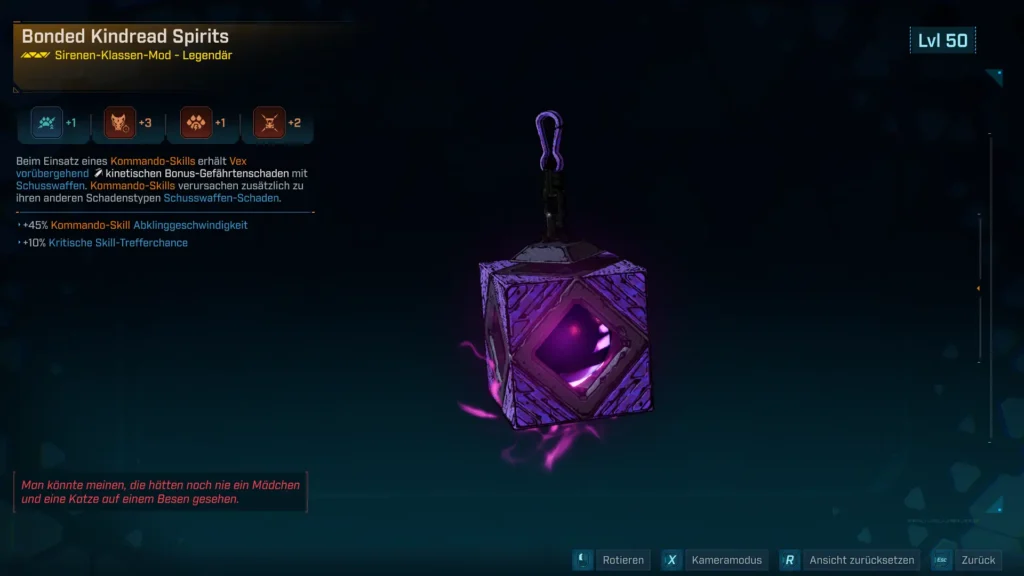This screenshot has height=576, width=1024.
Task: Select the cat head skill icon
Action: pos(121,123)
